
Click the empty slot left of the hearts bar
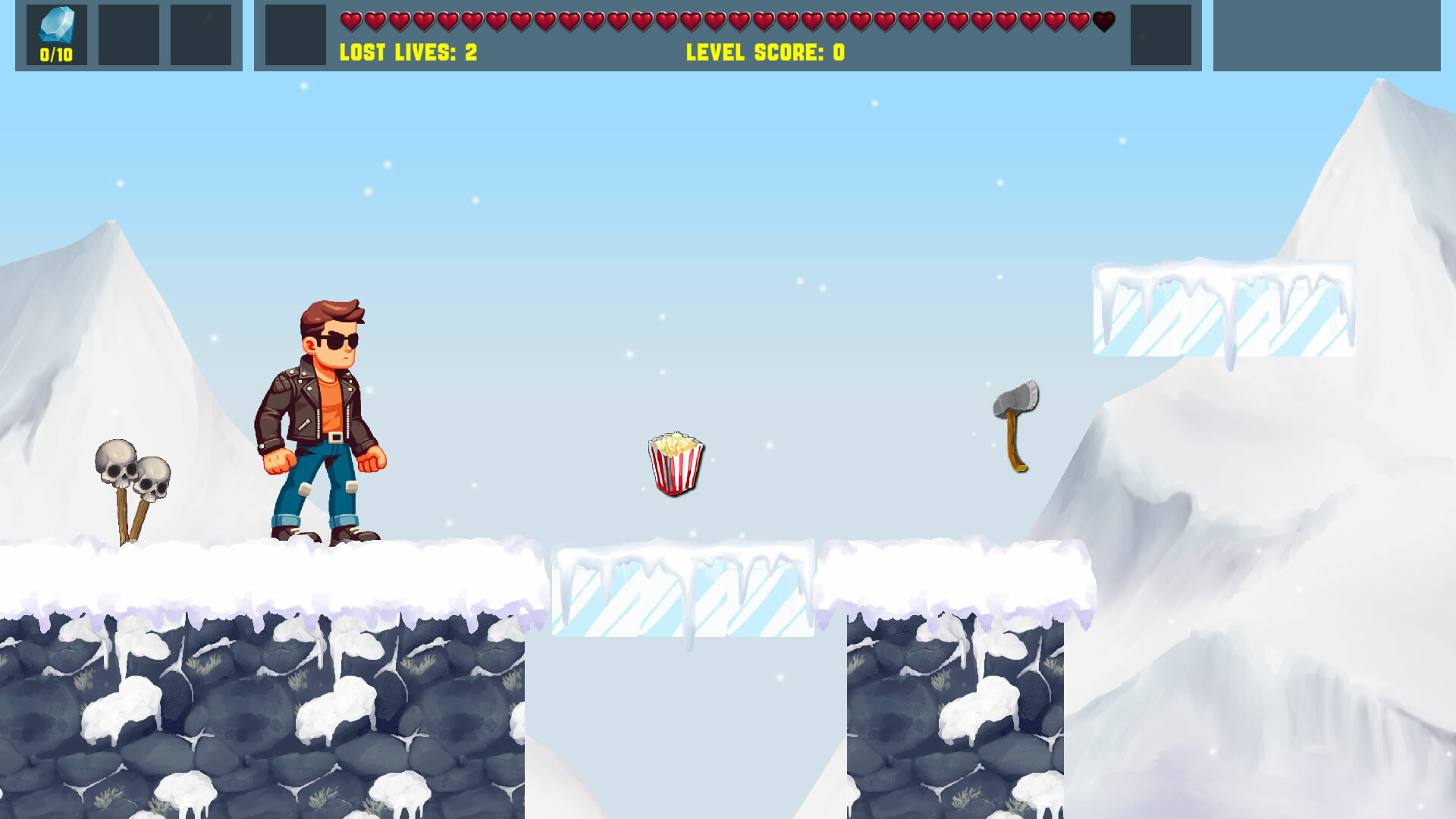[x=294, y=34]
